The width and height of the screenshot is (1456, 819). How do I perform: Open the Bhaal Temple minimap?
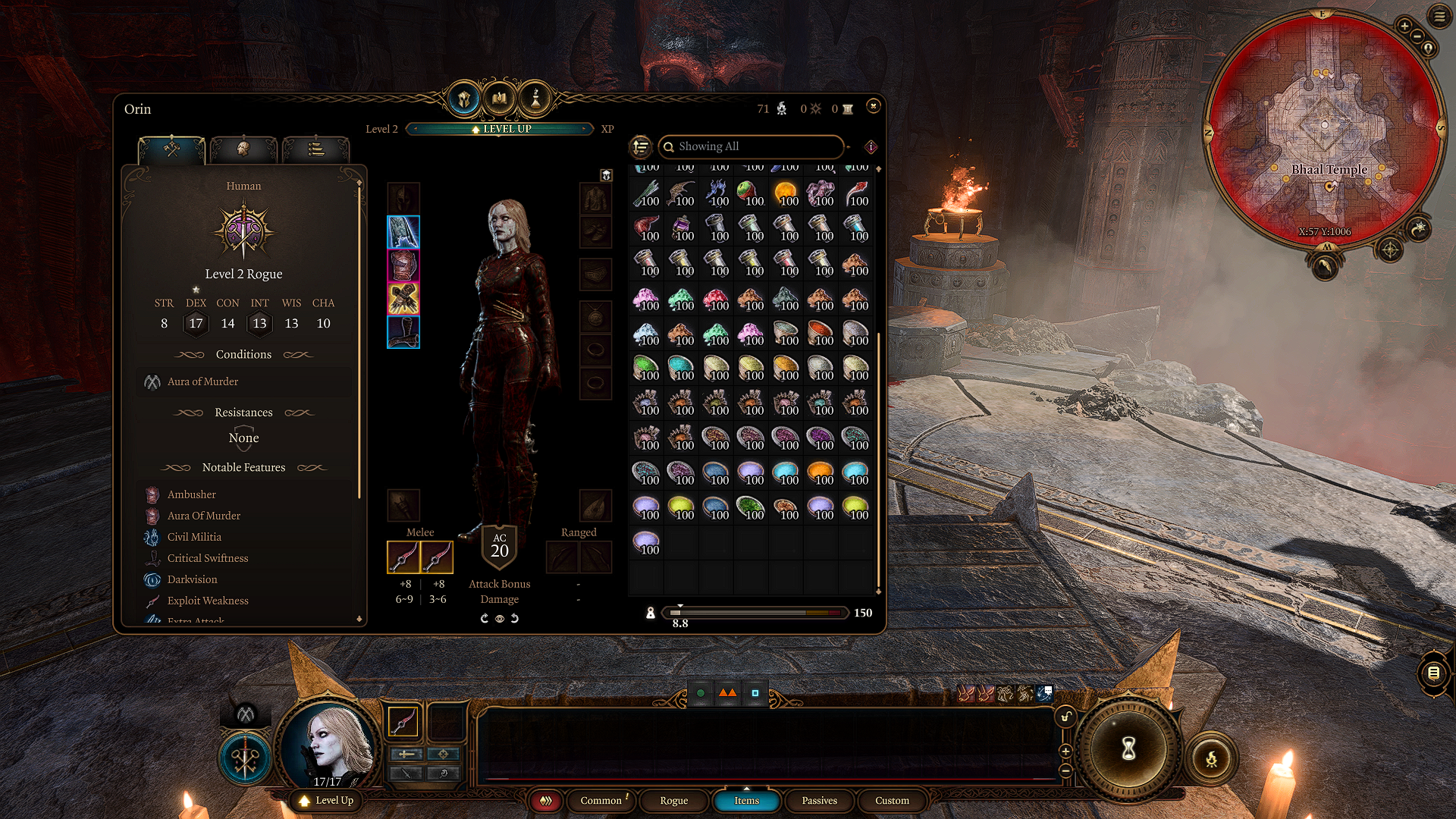click(x=1324, y=127)
